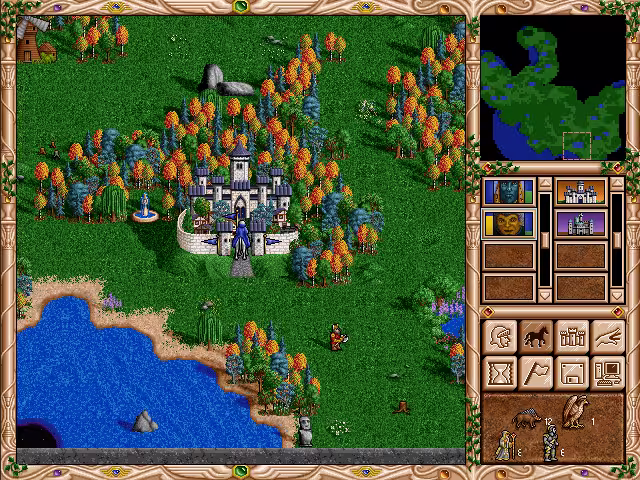640x480 pixels.
Task: Open the Kingdom Summary castle button
Action: tap(572, 337)
